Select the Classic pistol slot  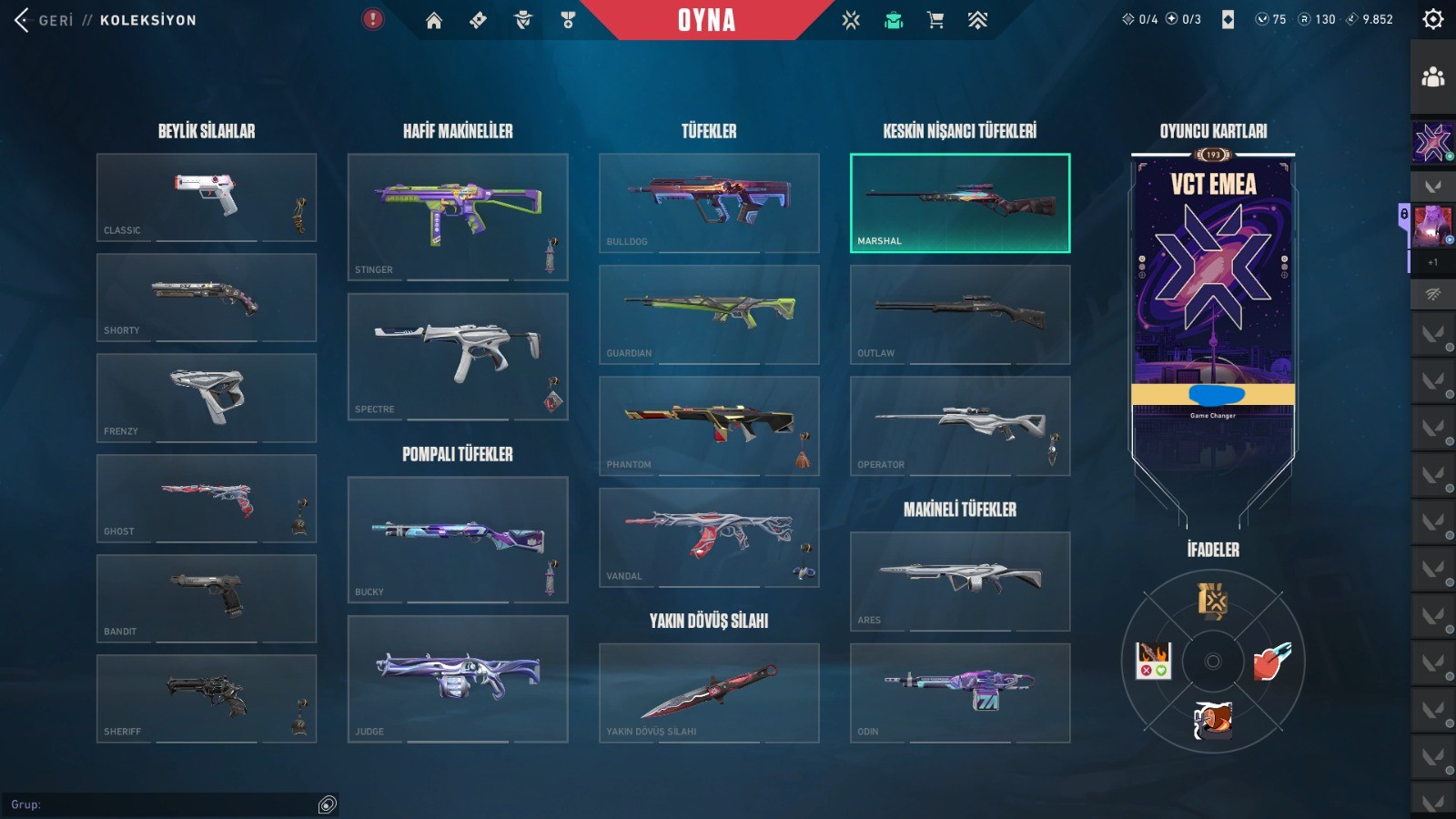coord(206,197)
